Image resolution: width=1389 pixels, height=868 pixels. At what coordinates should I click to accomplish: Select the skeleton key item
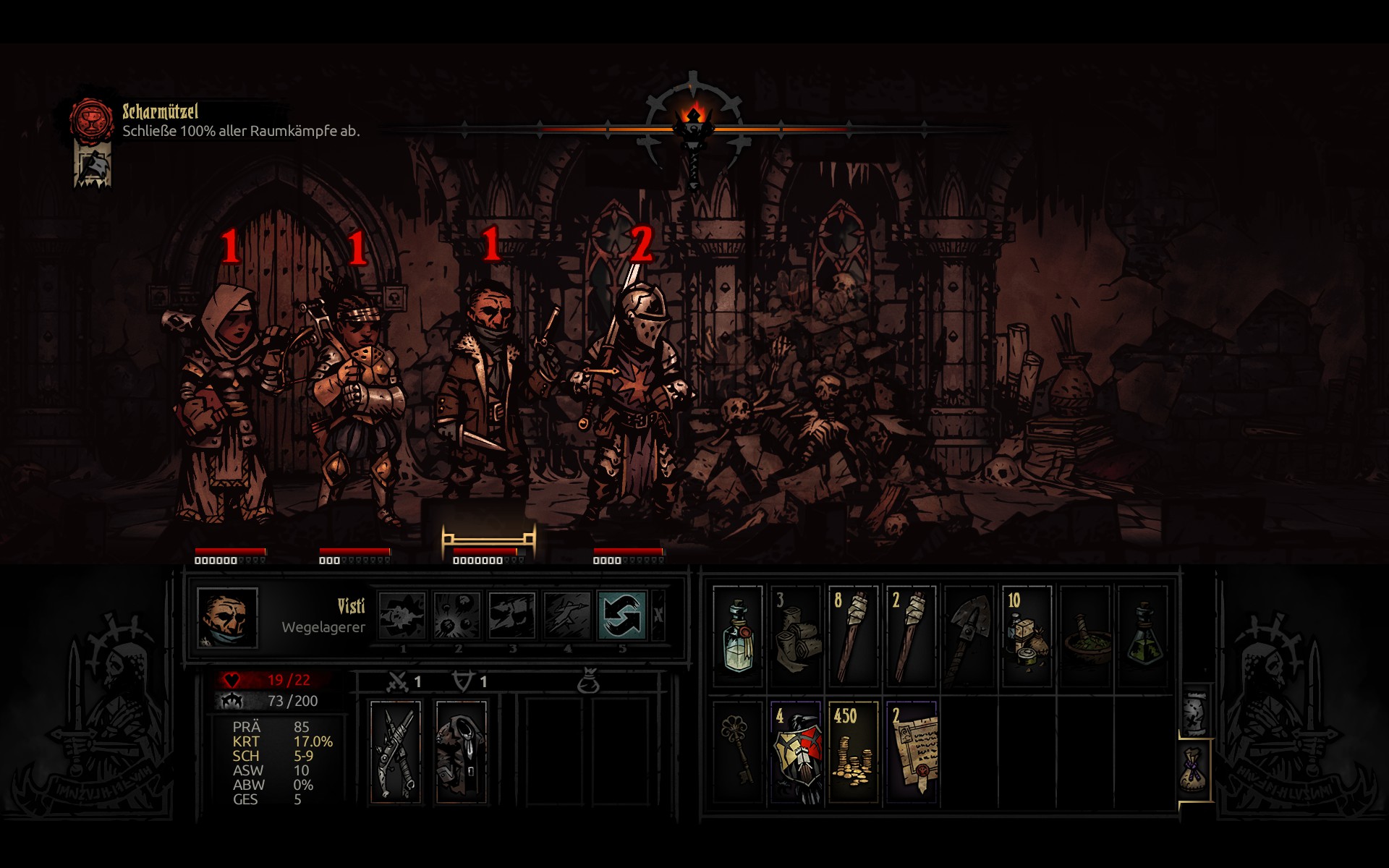(738, 752)
